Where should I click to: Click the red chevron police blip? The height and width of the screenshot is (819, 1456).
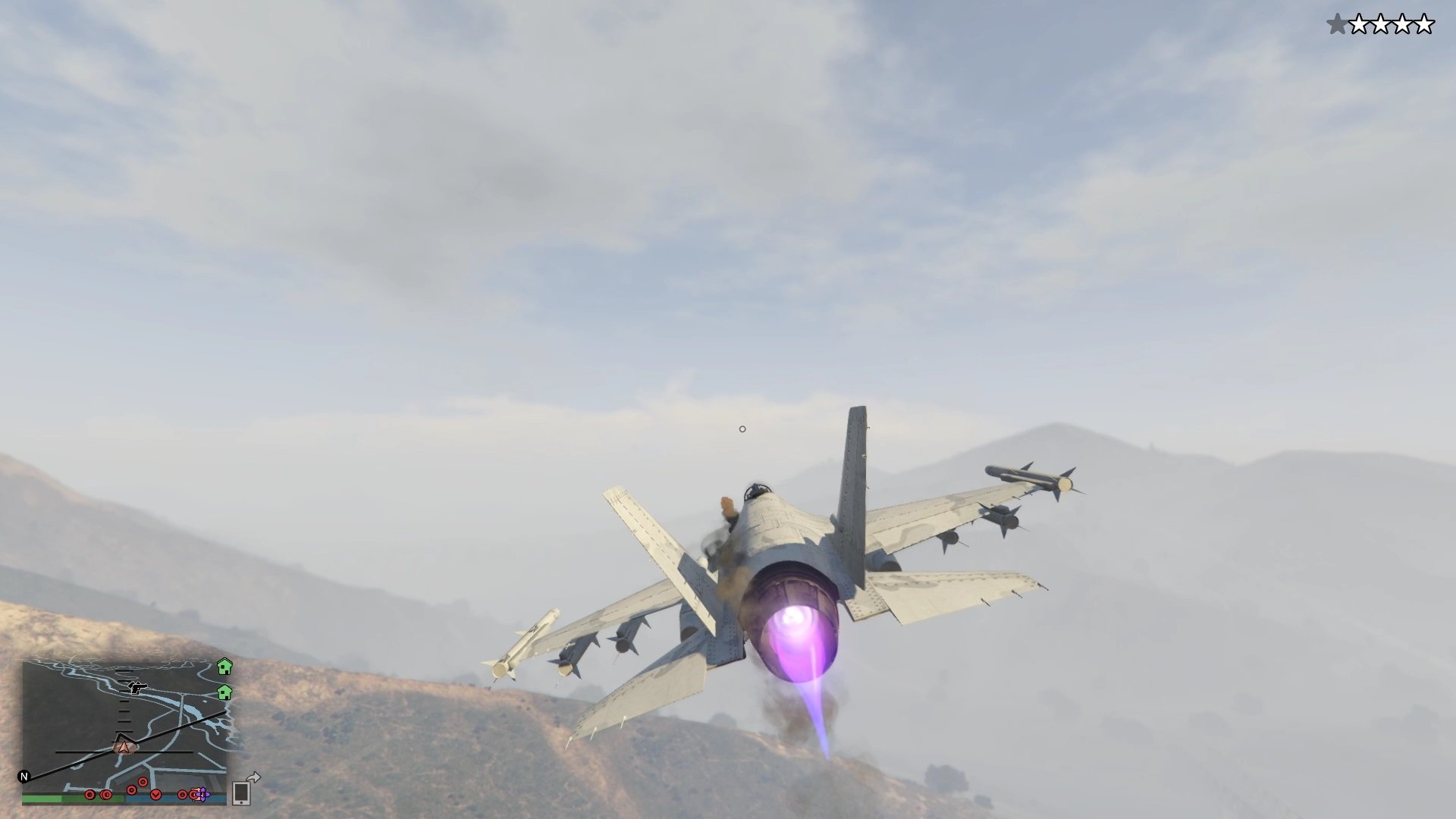[155, 796]
